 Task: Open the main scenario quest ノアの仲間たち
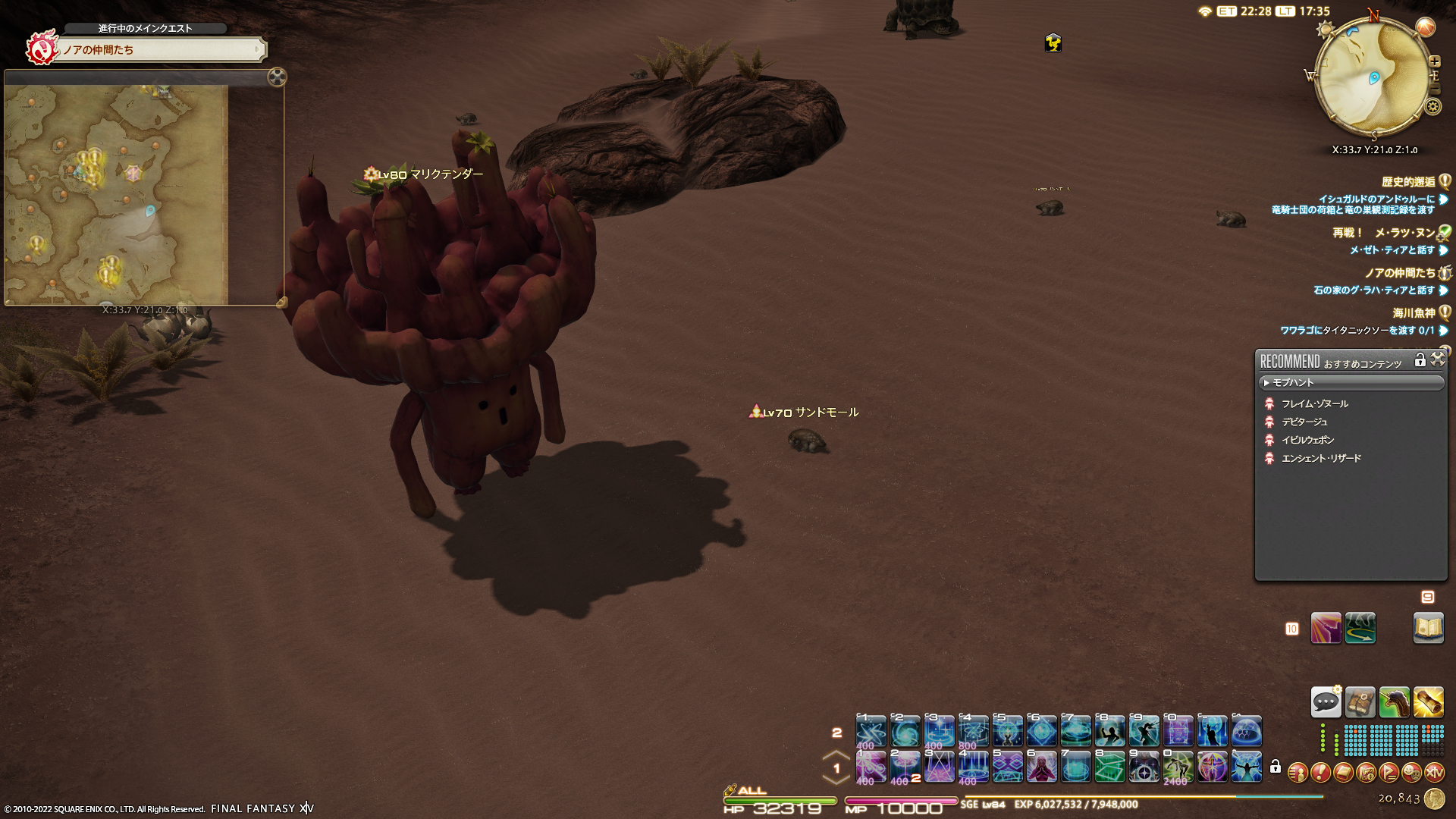[x=159, y=50]
